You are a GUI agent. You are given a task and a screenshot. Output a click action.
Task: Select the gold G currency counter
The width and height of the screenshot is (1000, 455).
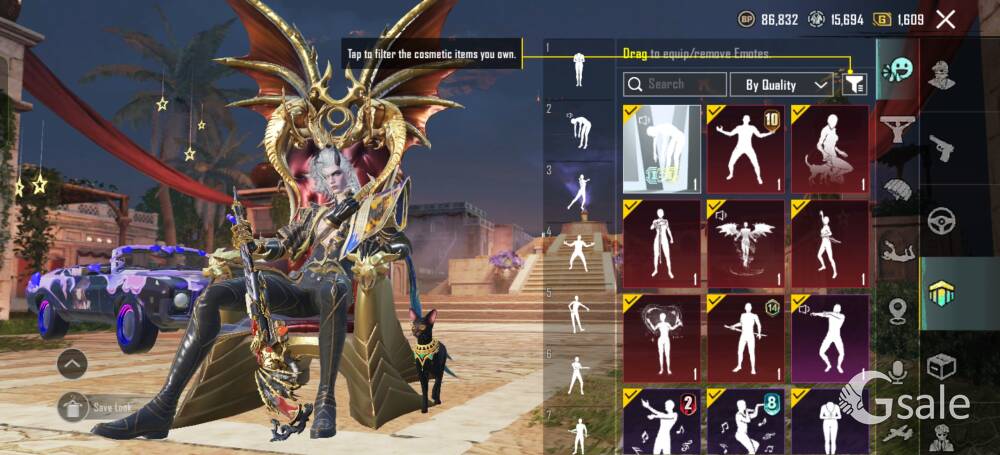point(898,19)
